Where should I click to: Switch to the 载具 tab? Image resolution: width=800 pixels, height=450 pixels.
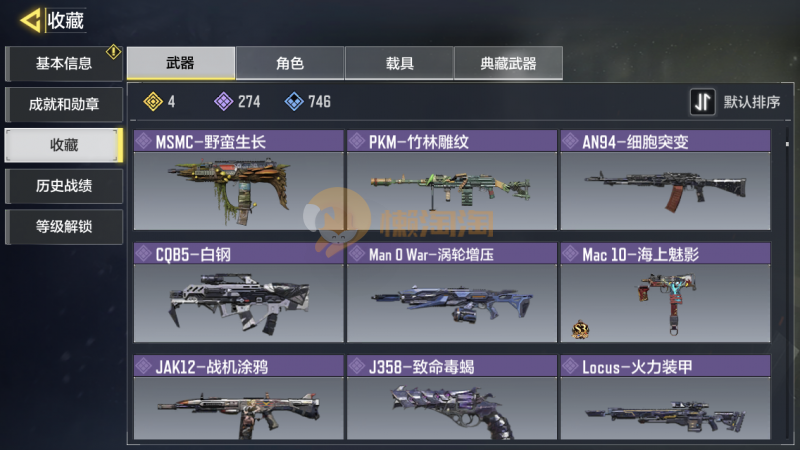(x=399, y=63)
